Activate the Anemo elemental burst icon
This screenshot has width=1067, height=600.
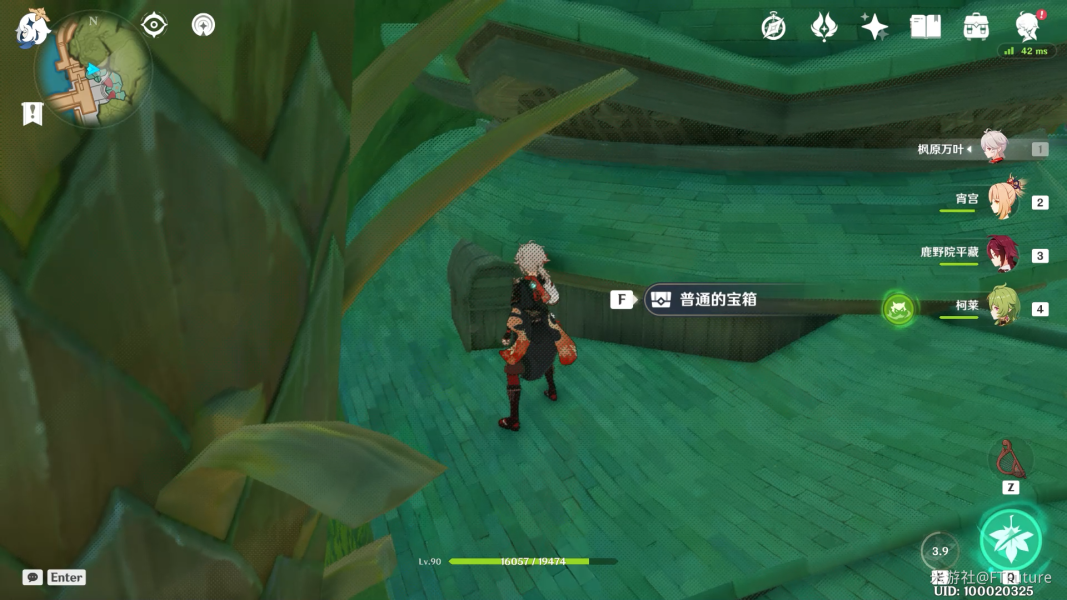[1010, 540]
